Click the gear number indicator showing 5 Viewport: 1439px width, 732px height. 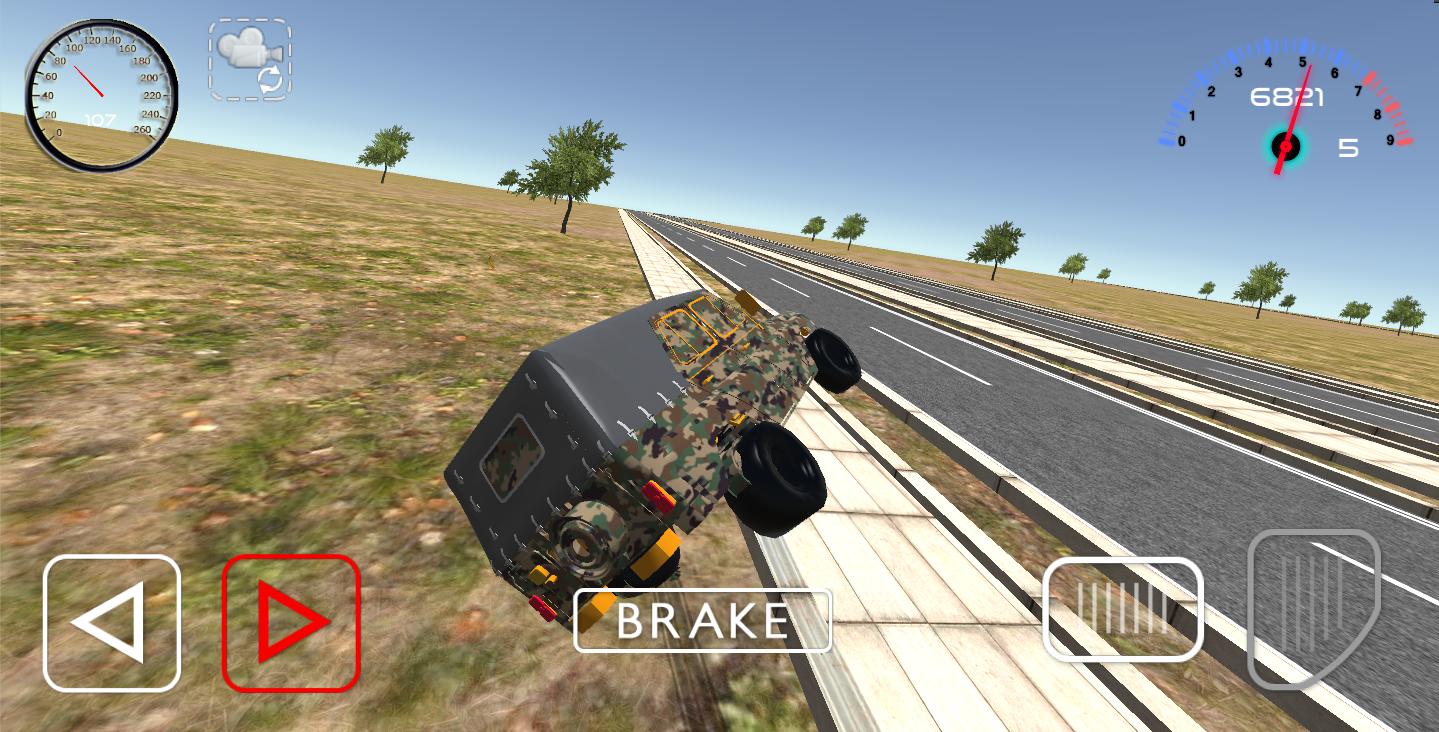(x=1348, y=148)
